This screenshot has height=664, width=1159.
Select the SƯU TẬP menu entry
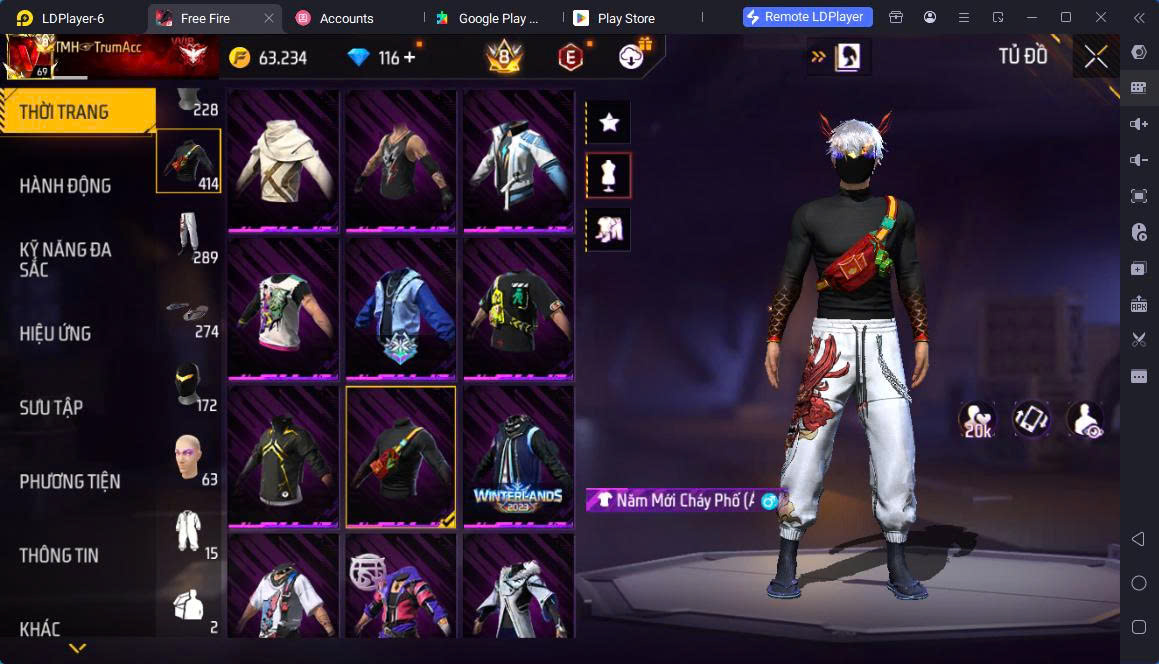click(x=52, y=407)
